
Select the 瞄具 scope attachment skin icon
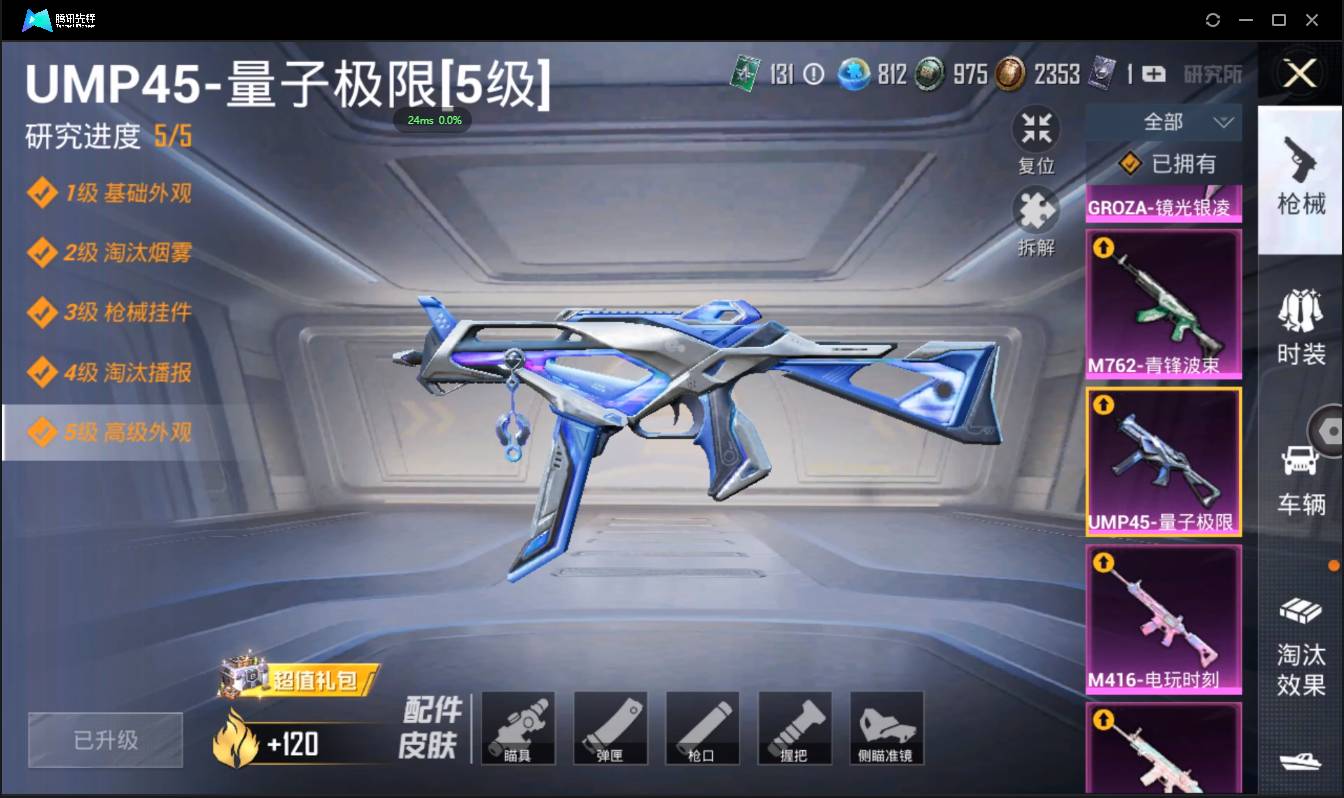coord(518,727)
